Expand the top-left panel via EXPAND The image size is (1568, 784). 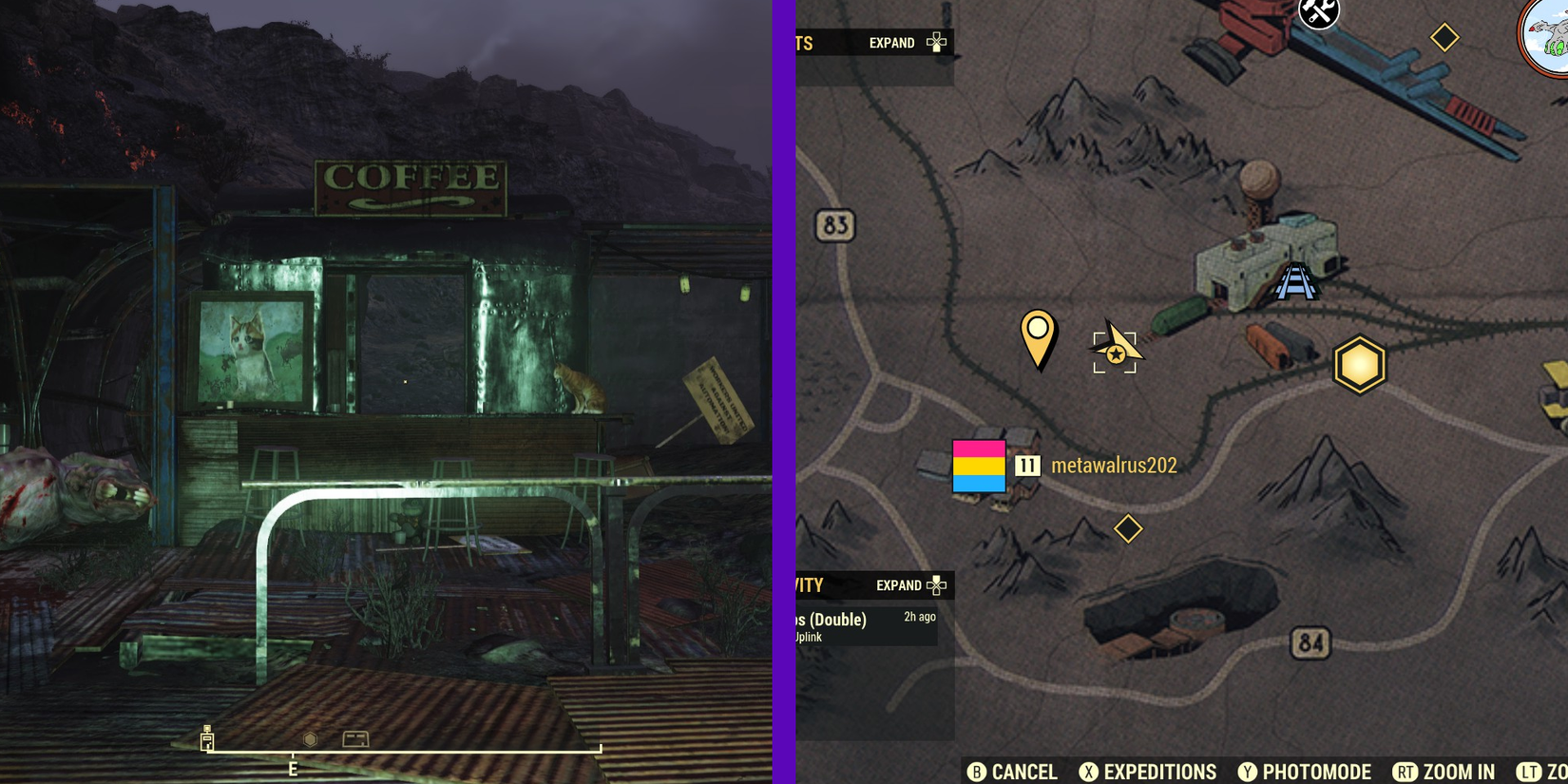tap(891, 43)
